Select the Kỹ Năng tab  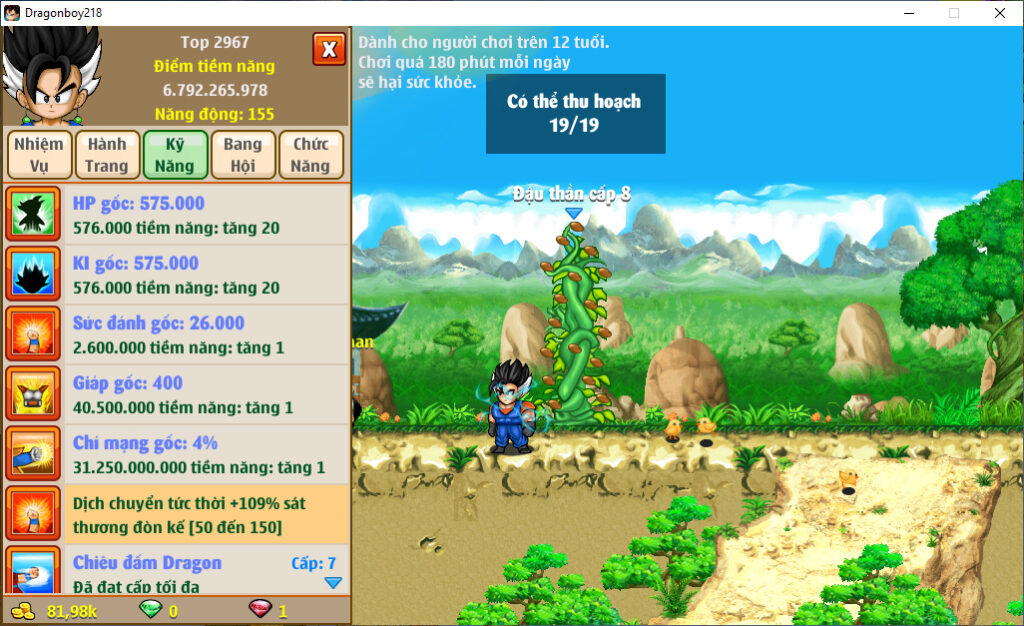pos(175,155)
